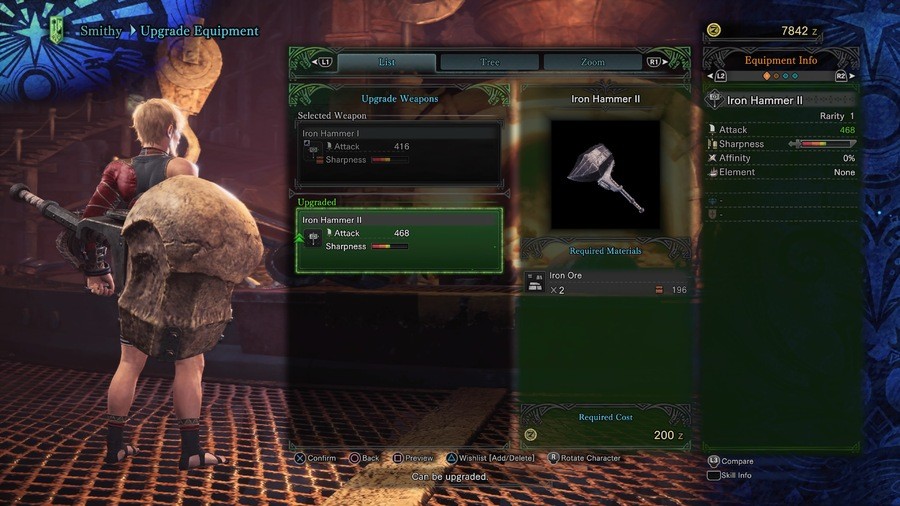Screen dimensions: 900x506
Task: Switch to the List tab
Action: (386, 62)
